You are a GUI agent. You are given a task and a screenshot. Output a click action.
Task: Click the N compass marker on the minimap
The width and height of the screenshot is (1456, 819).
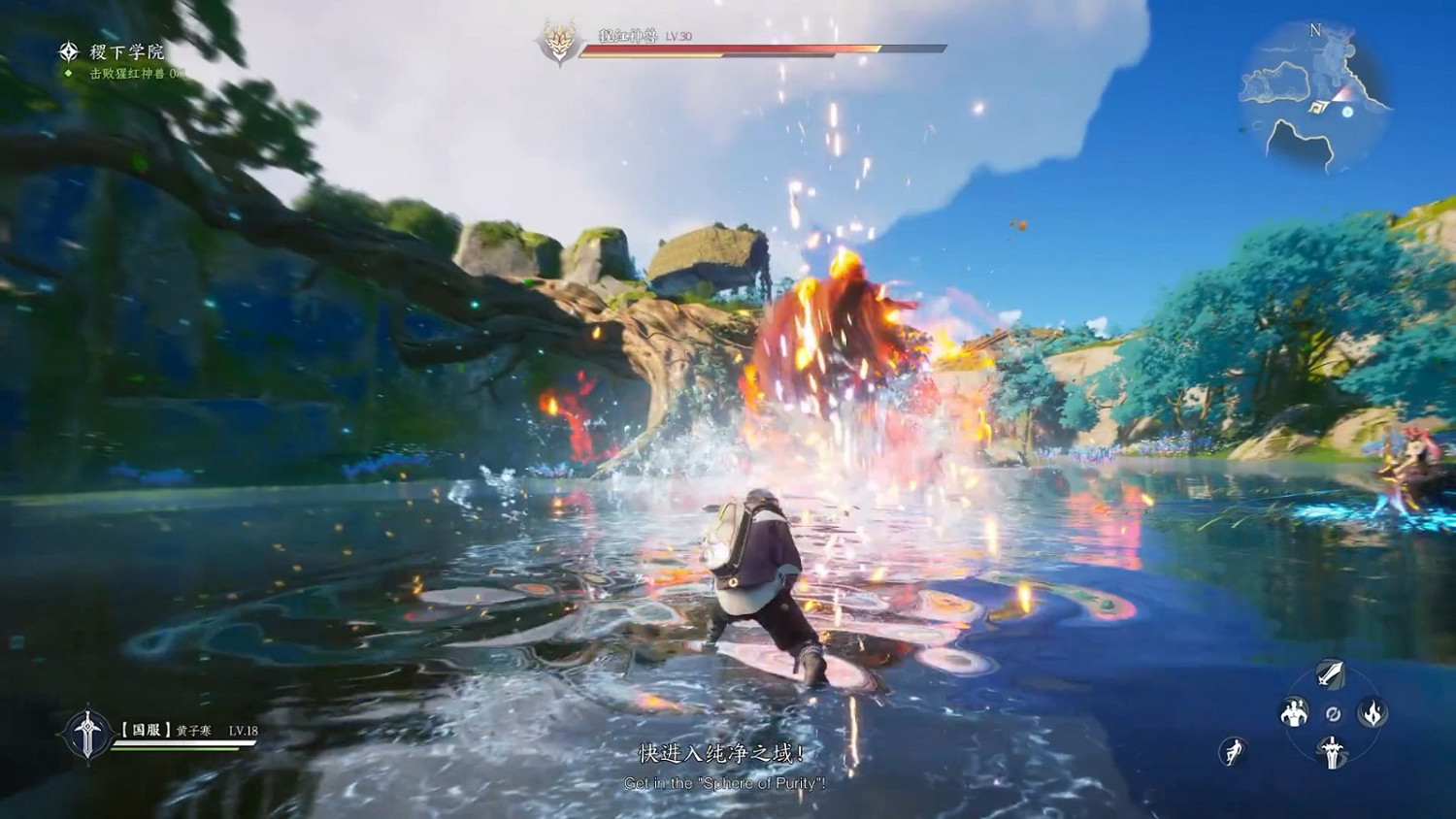pyautogui.click(x=1315, y=30)
